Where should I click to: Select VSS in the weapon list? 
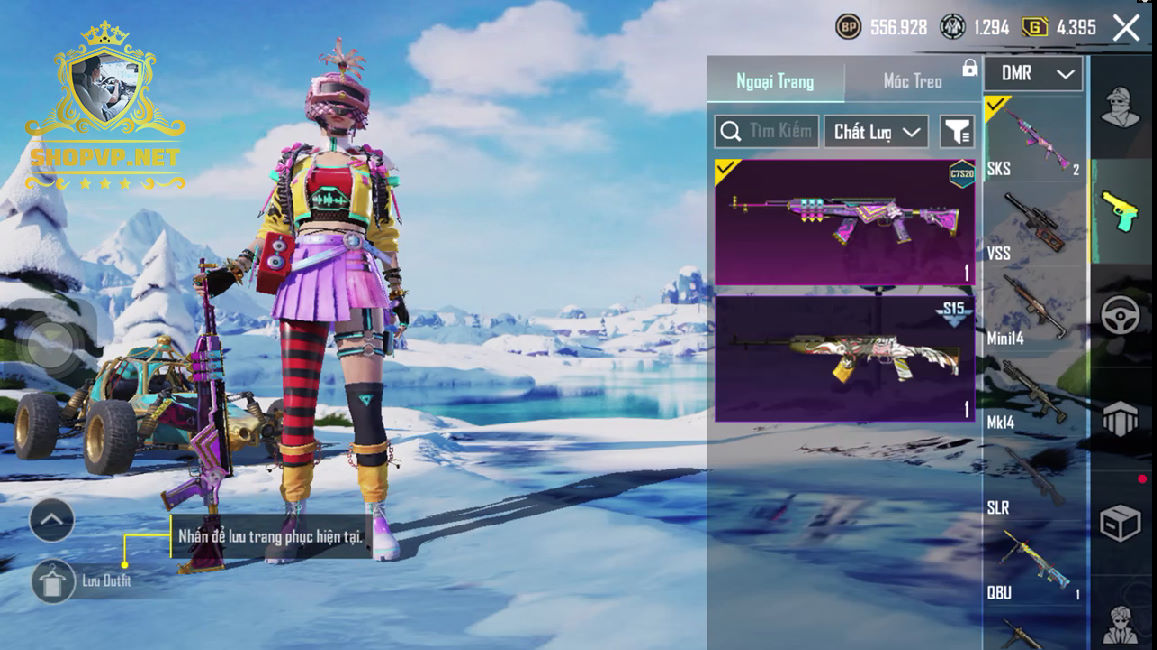1034,224
